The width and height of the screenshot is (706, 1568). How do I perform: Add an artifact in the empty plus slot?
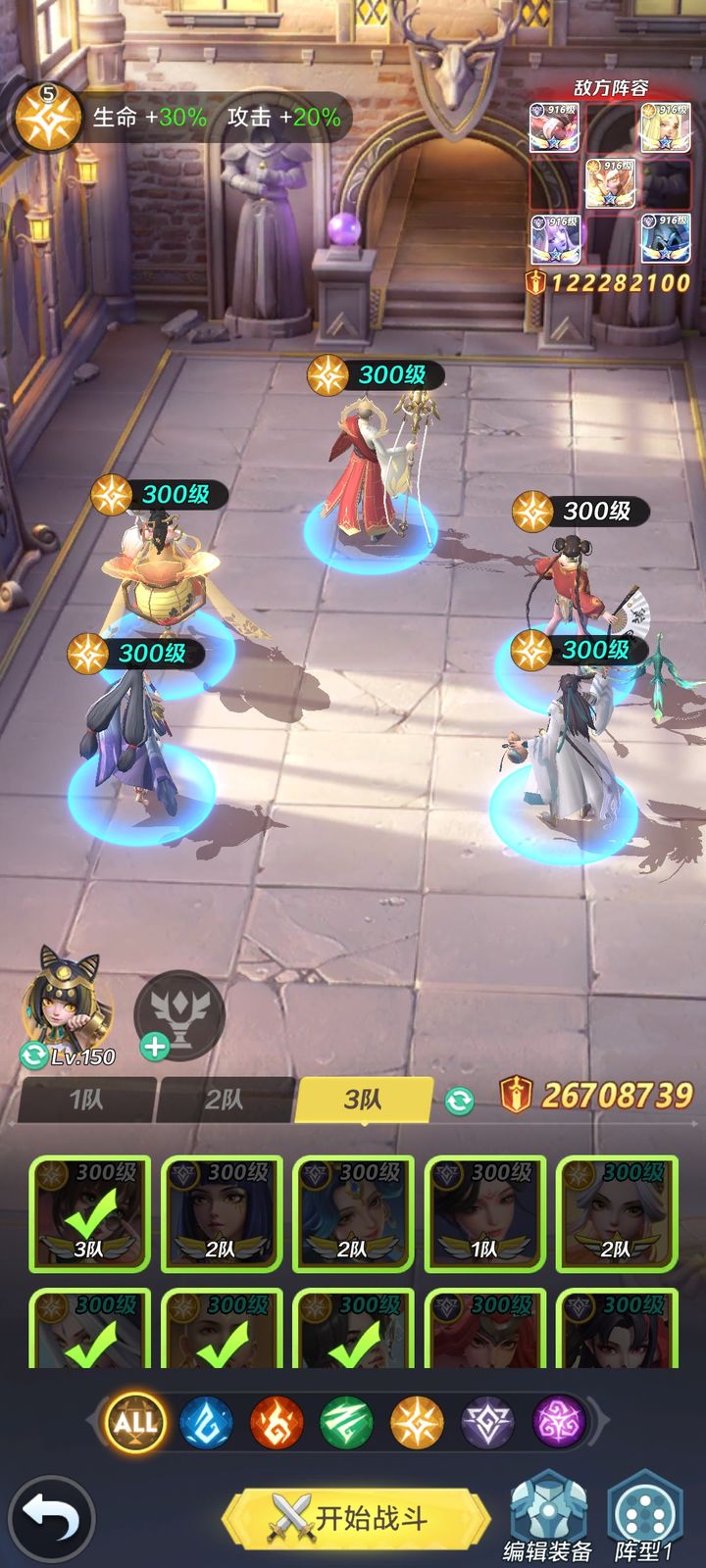(x=178, y=1016)
